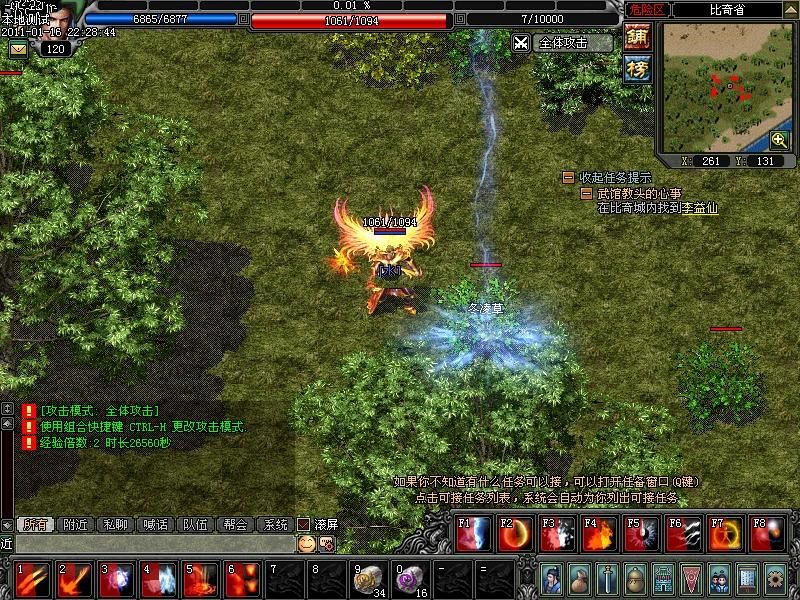This screenshot has height=600, width=800.
Task: Use the item in hotbar slot 9
Action: [367, 578]
